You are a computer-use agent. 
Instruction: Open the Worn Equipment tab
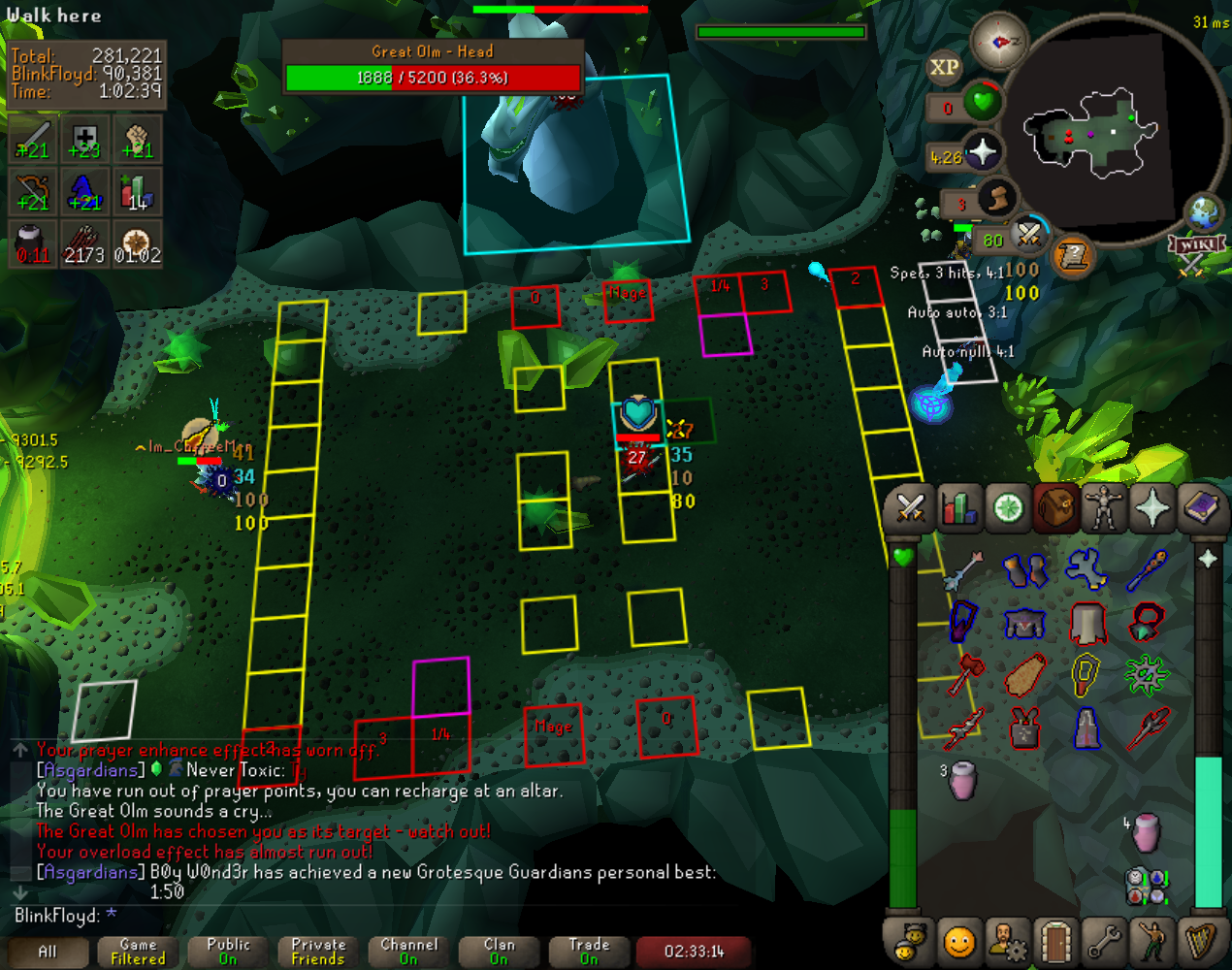tap(1104, 508)
